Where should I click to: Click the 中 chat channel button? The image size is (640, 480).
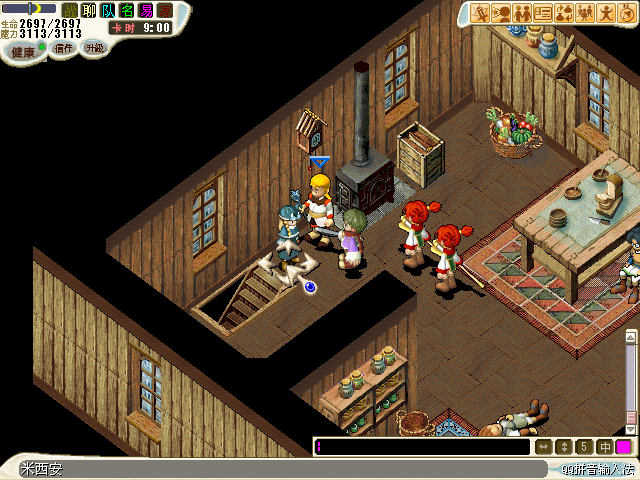coord(605,447)
